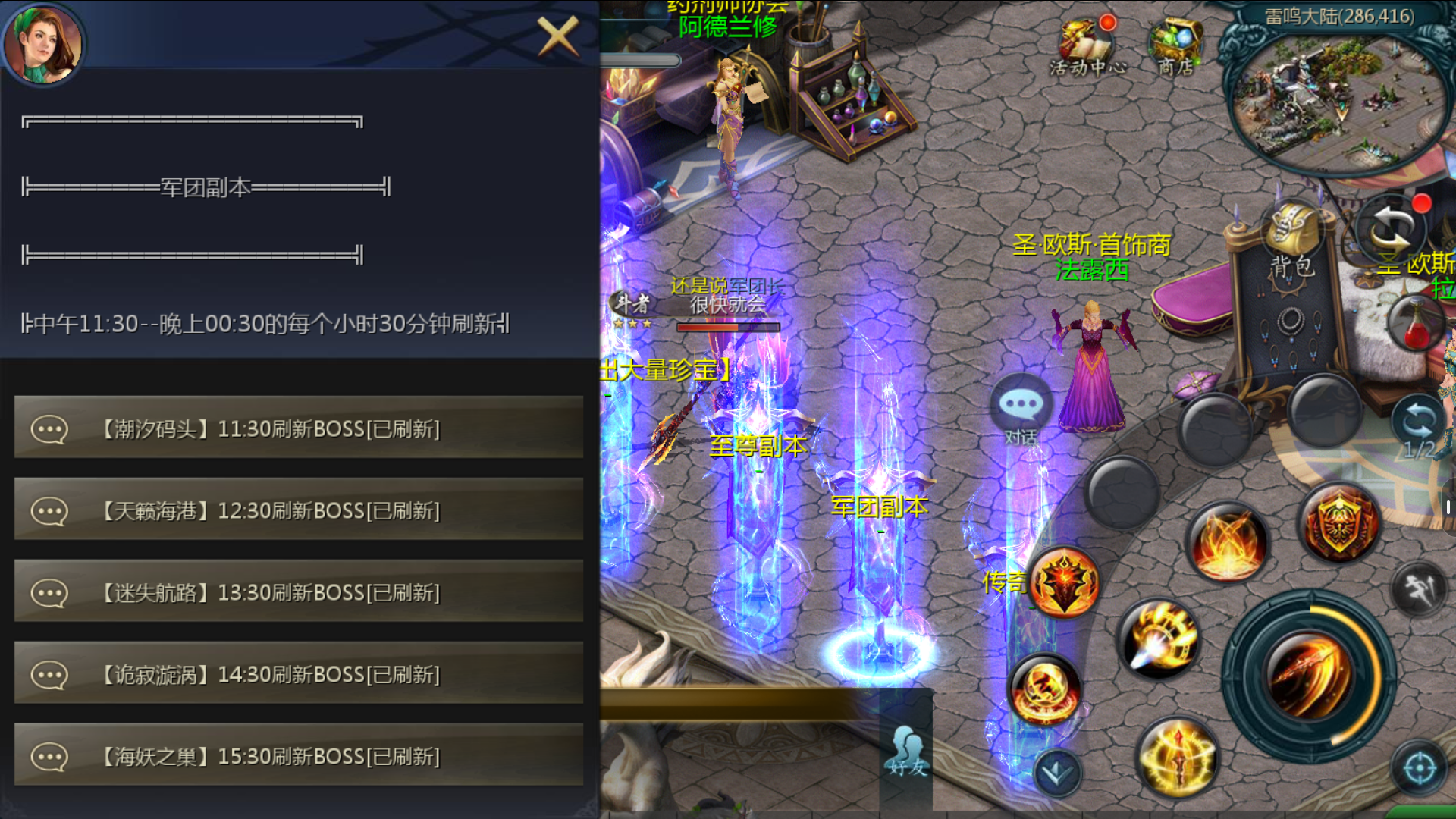1456x819 pixels.
Task: Close the dialogue panel with the X
Action: coord(558,36)
